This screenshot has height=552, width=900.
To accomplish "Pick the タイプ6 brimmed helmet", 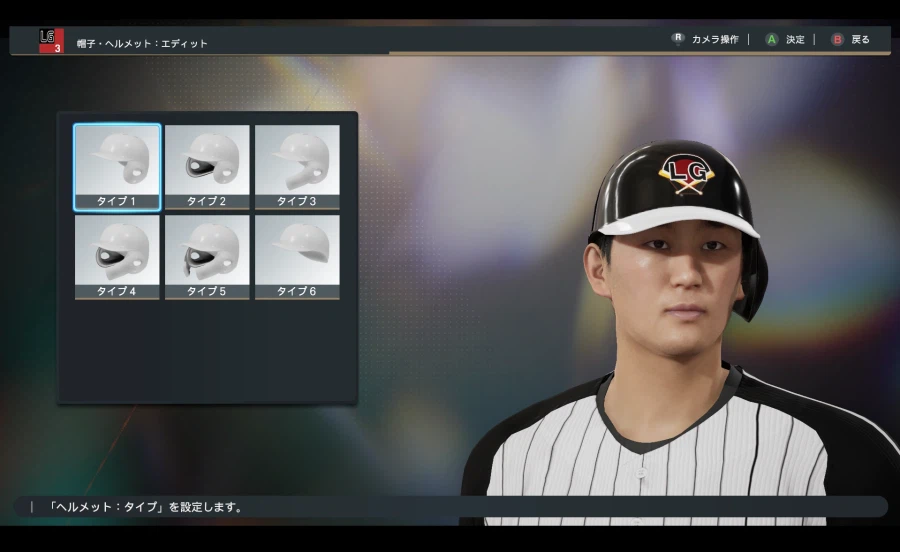I will [x=297, y=256].
